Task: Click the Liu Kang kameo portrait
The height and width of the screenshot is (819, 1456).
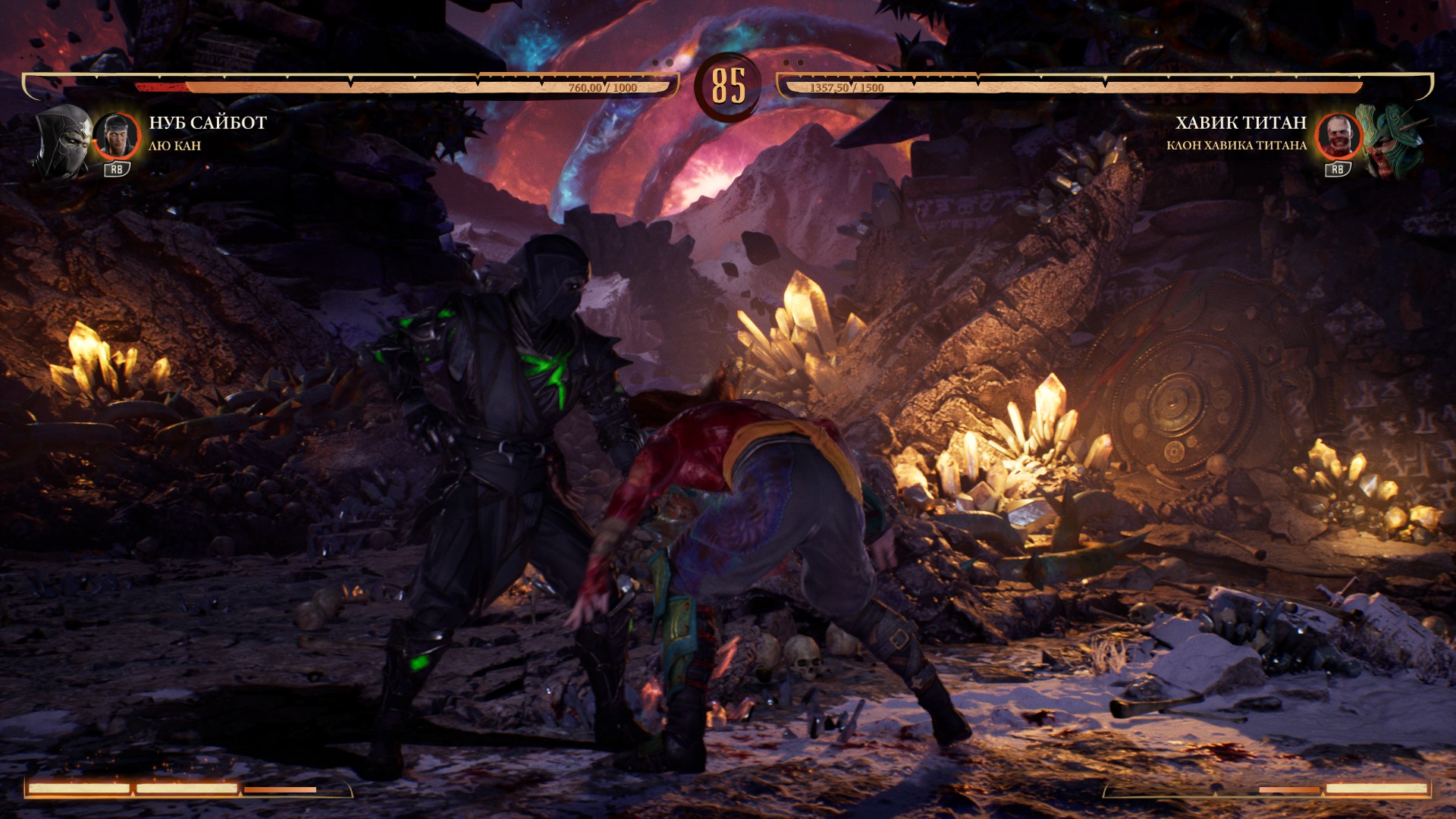Action: (x=117, y=136)
